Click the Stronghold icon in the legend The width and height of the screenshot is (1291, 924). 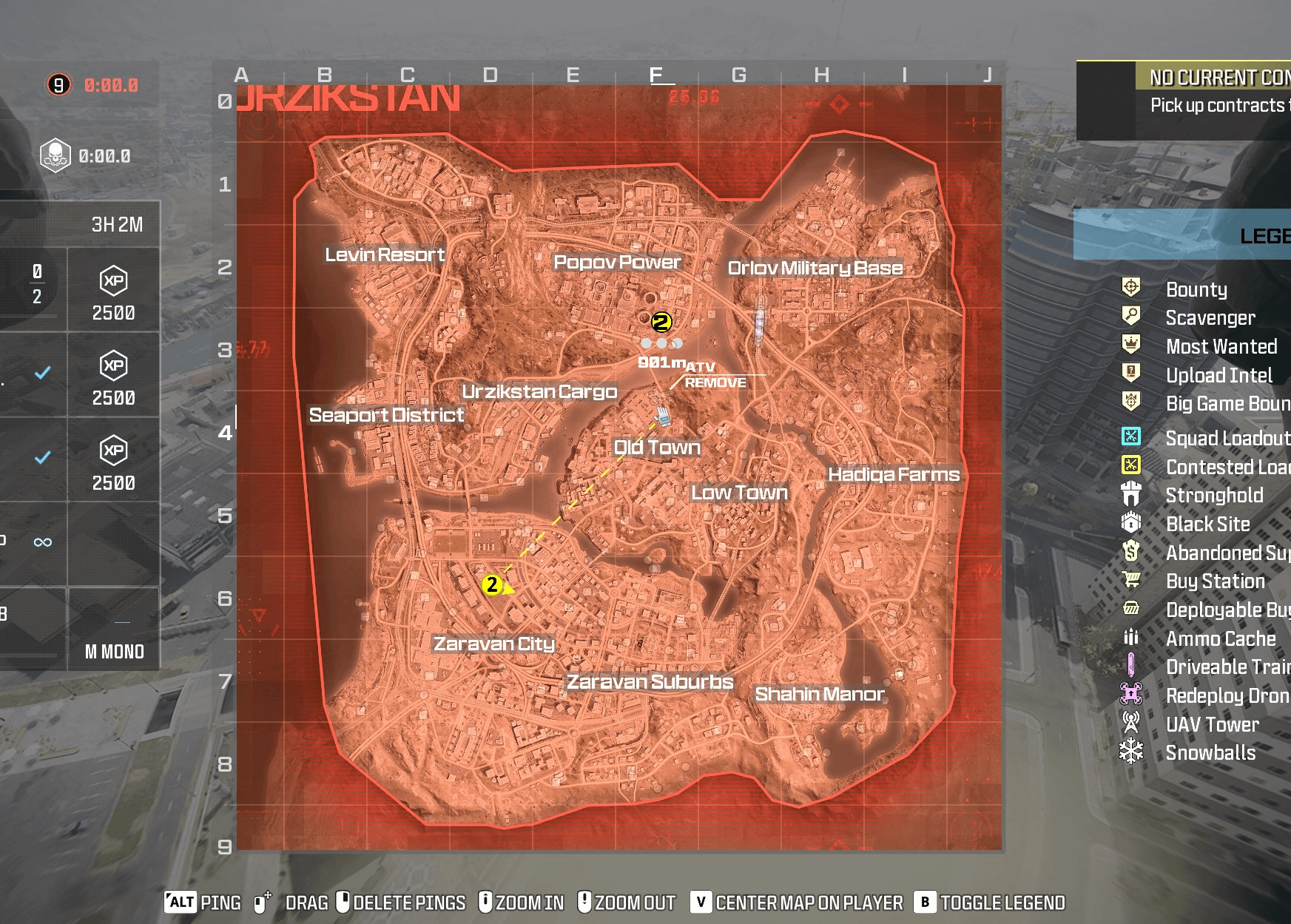pyautogui.click(x=1130, y=495)
